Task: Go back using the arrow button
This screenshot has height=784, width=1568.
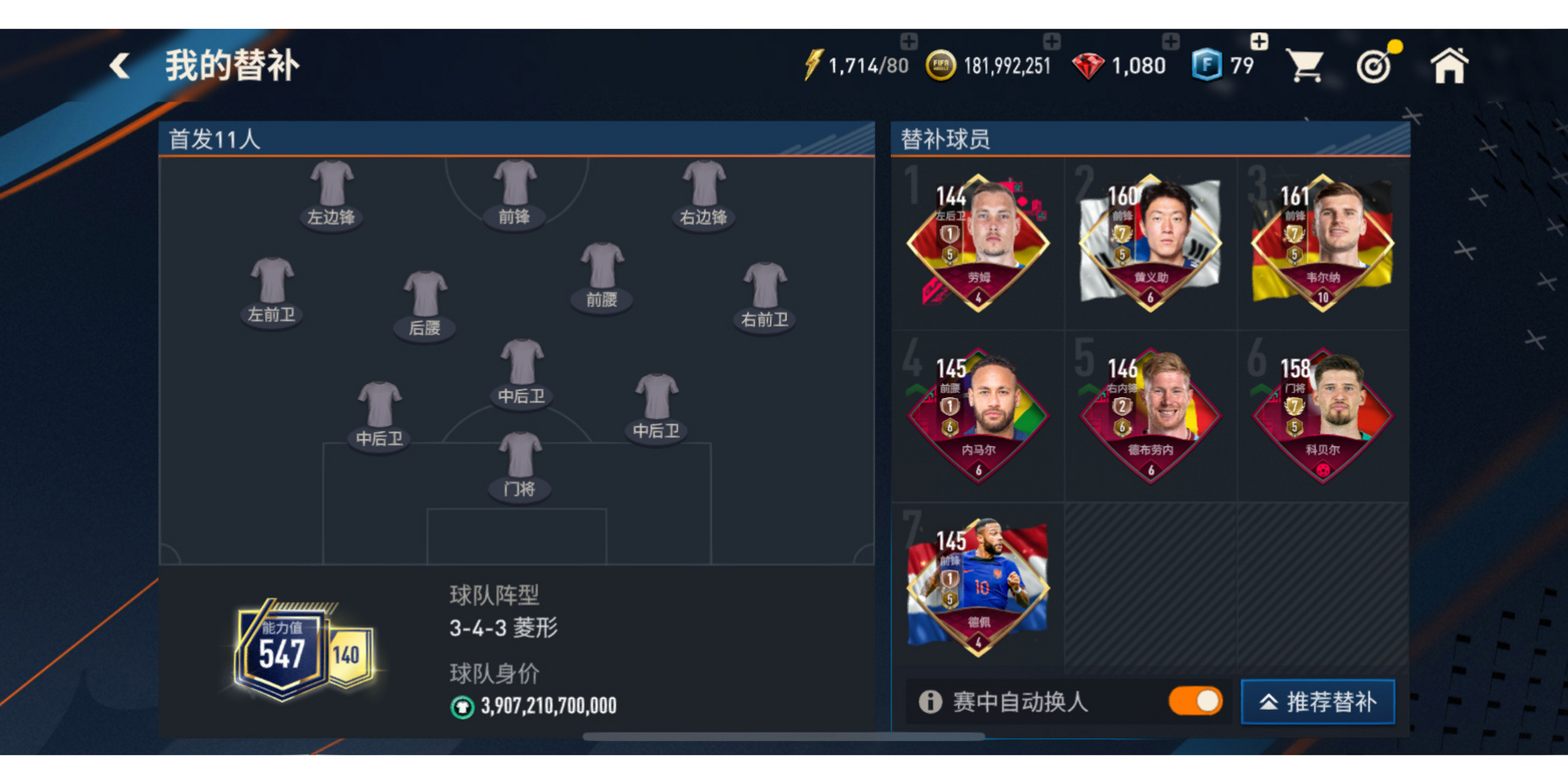Action: click(x=120, y=65)
